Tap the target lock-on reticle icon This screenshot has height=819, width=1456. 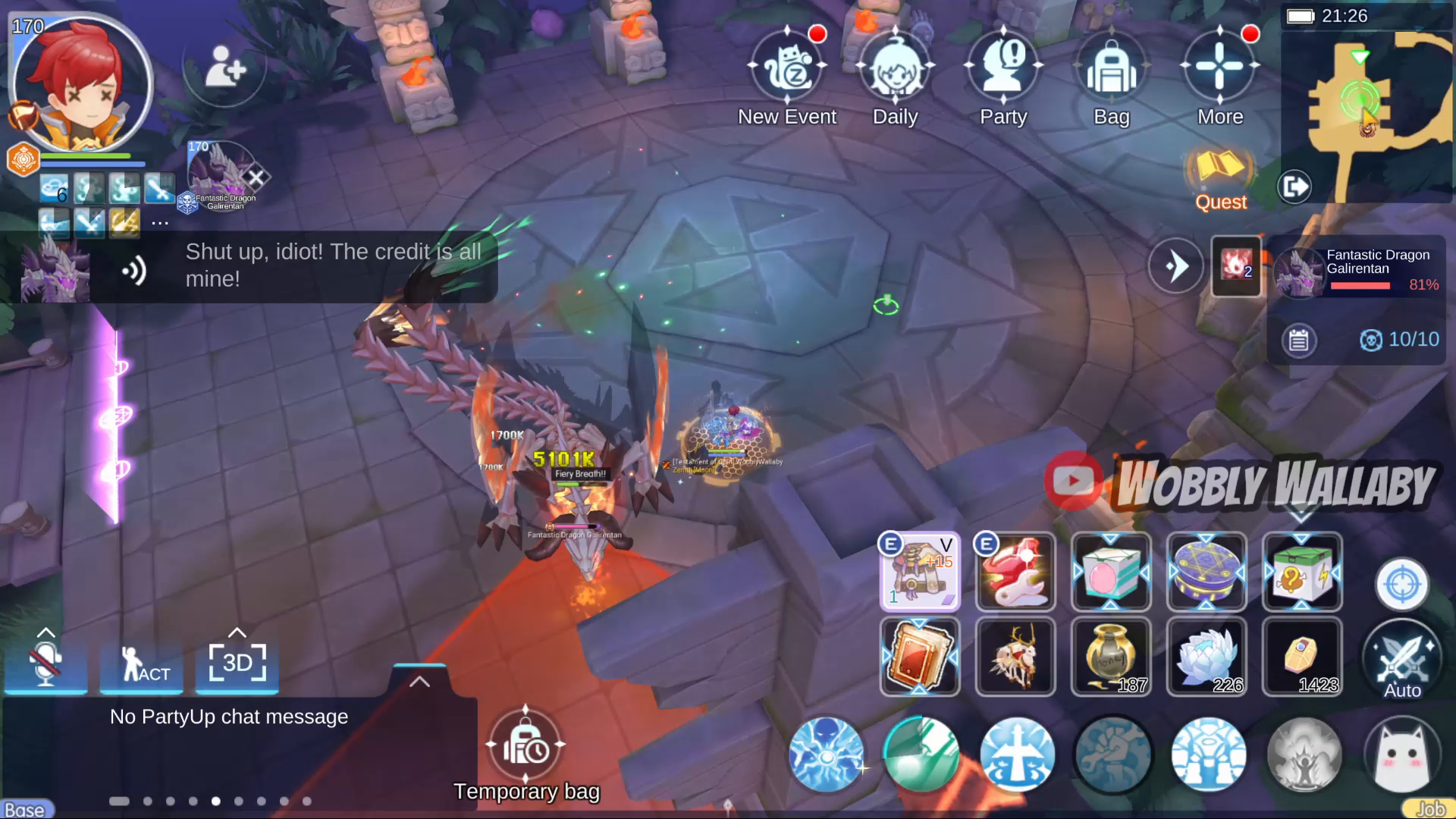point(1401,585)
